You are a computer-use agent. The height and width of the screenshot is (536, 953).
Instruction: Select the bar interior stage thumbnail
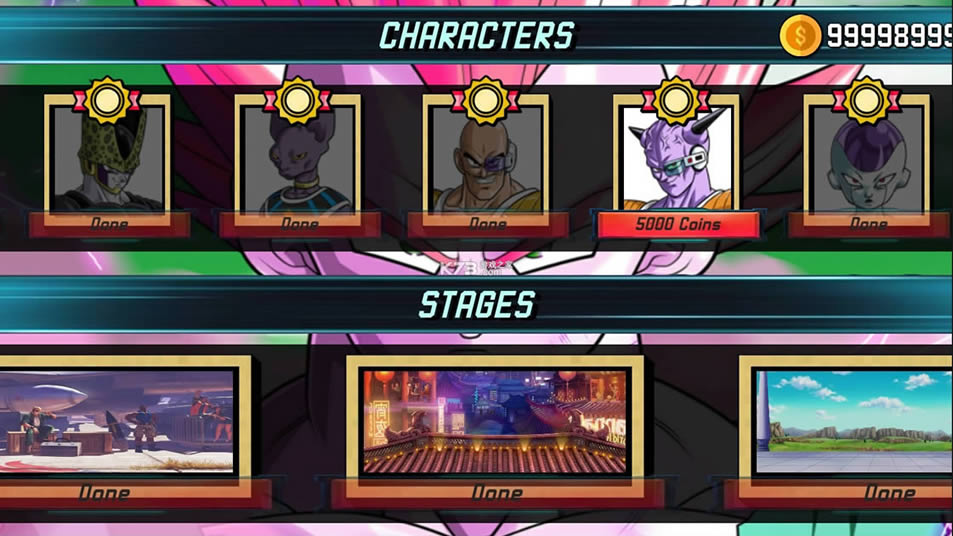(117, 420)
